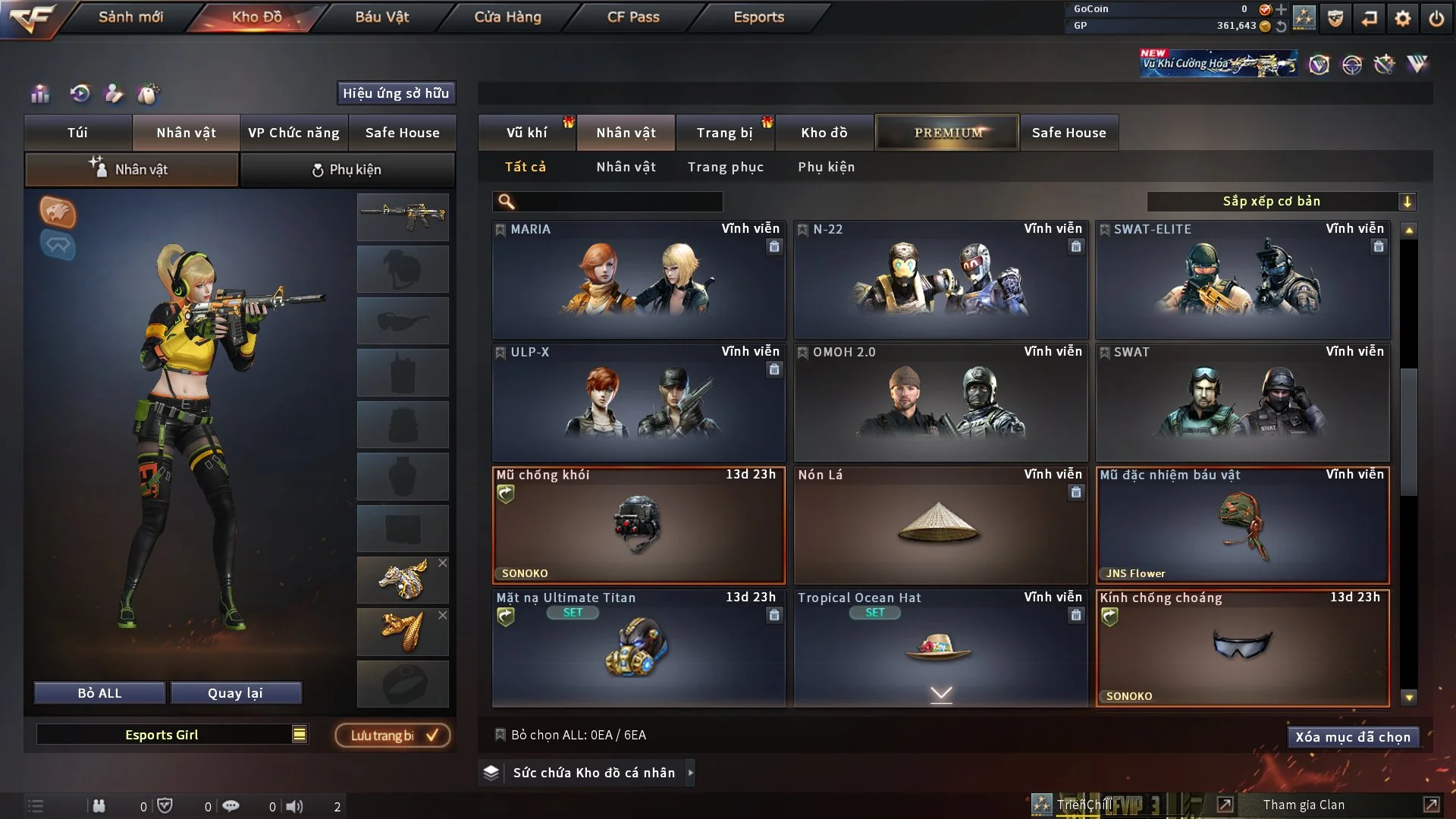Switch to the PREMIUM tab
Screen dimensions: 1456x819
[x=946, y=132]
